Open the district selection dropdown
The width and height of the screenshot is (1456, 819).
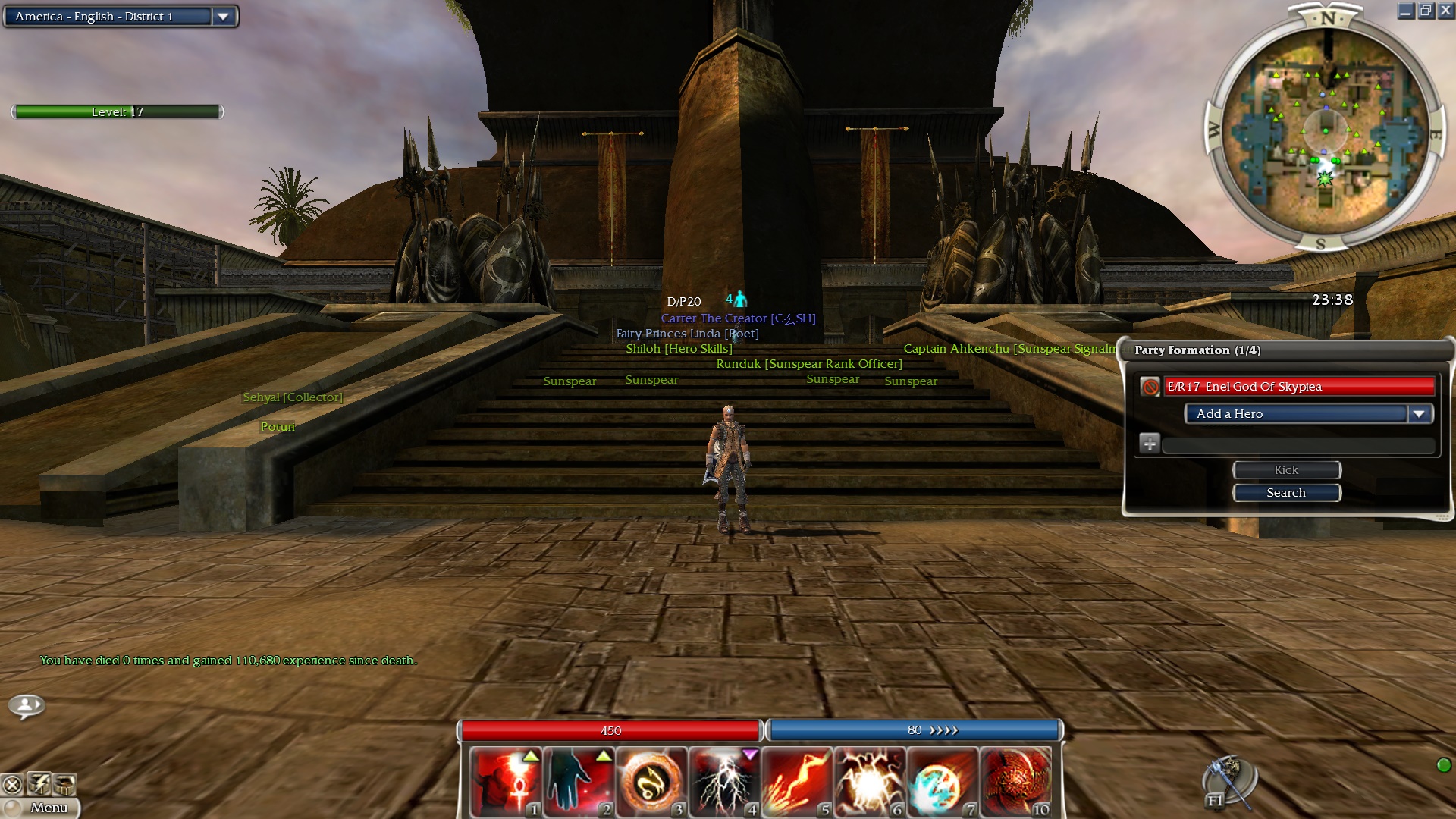(223, 17)
